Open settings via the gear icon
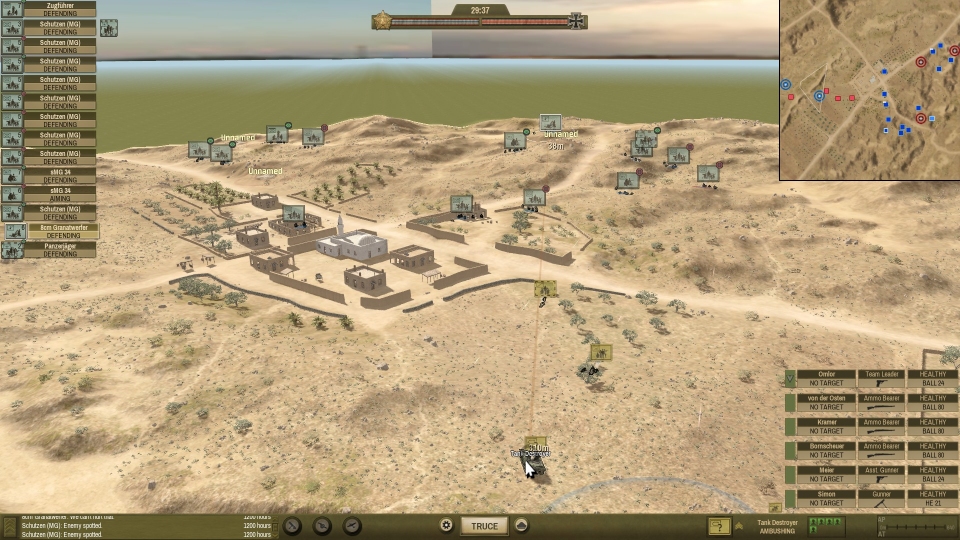 tap(446, 526)
